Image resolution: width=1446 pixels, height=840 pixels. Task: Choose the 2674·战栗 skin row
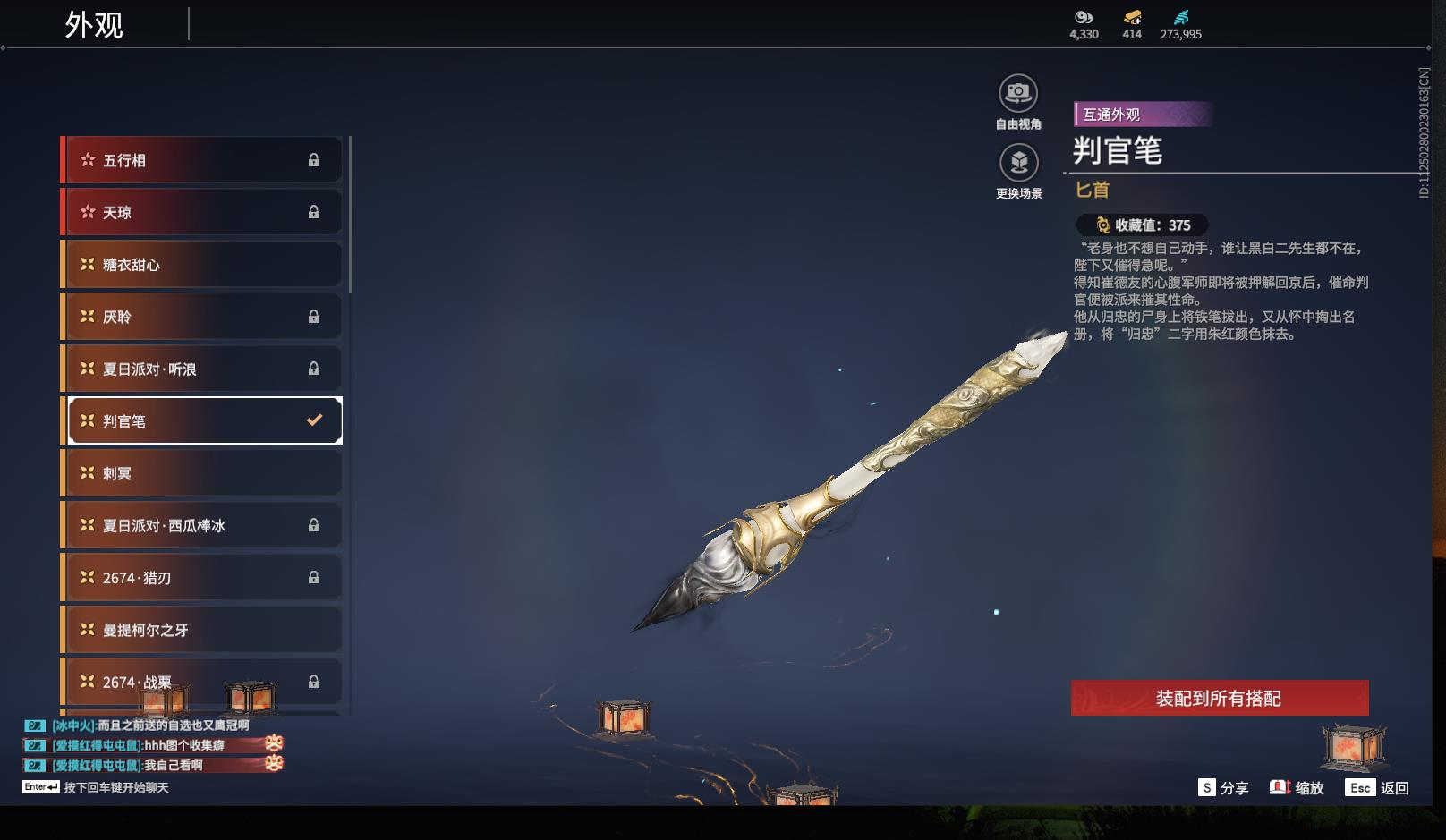pyautogui.click(x=202, y=682)
